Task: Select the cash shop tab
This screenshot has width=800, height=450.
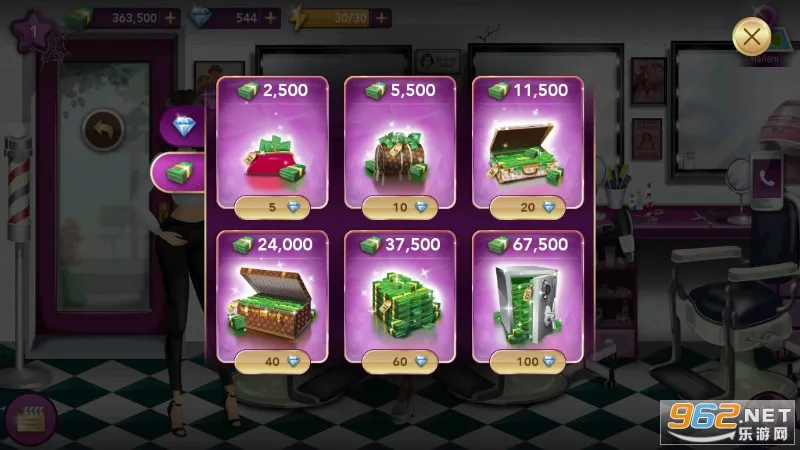Action: [x=182, y=172]
